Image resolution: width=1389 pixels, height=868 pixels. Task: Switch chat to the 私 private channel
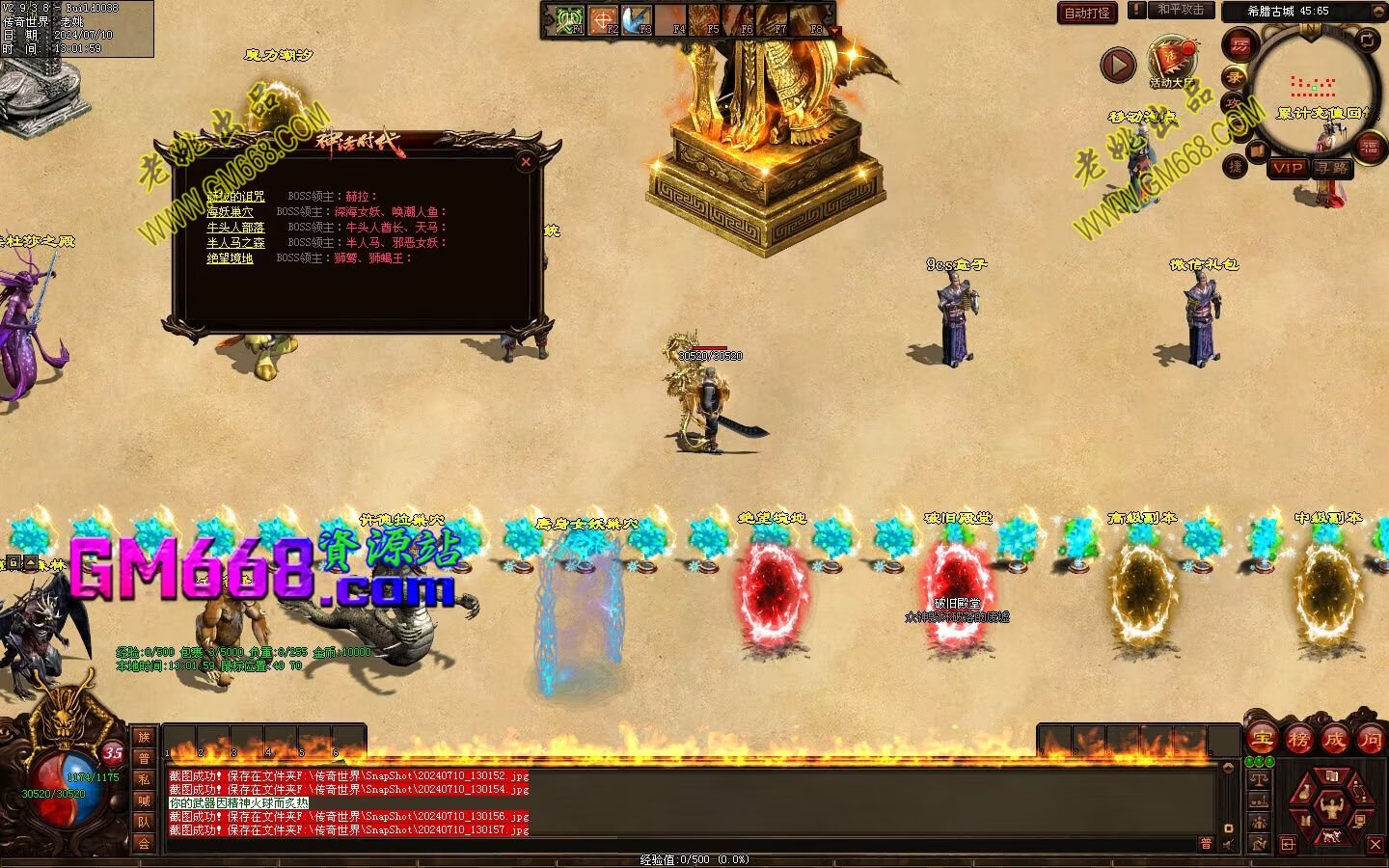pos(144,779)
